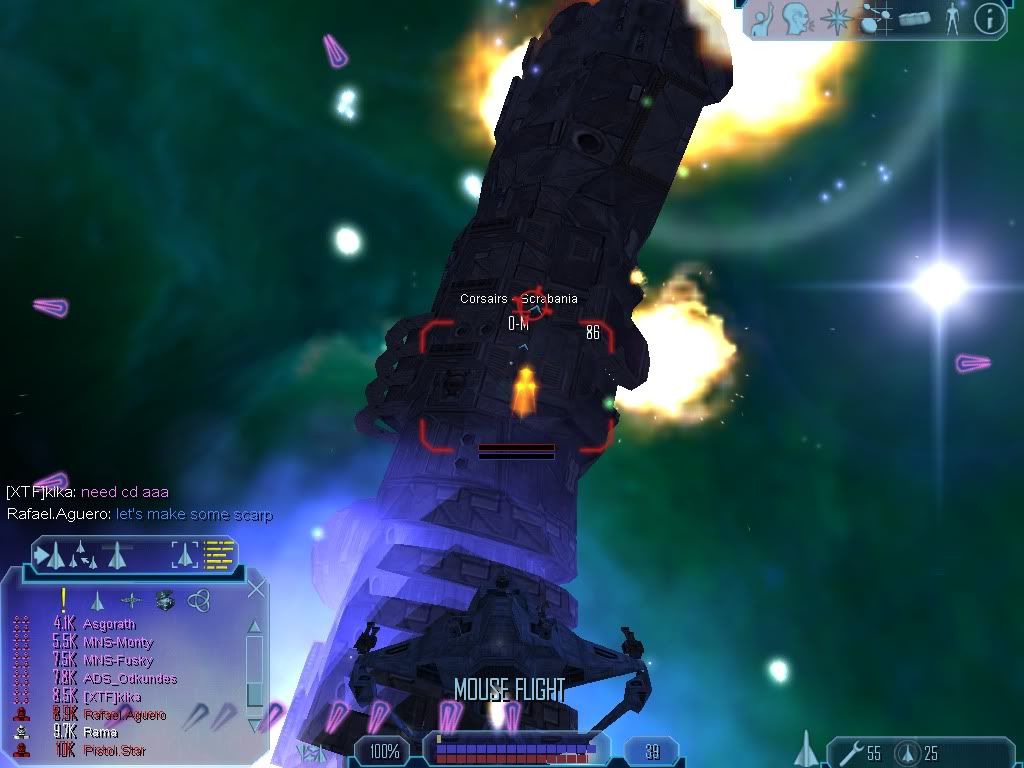This screenshot has height=768, width=1024.
Task: Close the contact list panel
Action: (x=256, y=588)
